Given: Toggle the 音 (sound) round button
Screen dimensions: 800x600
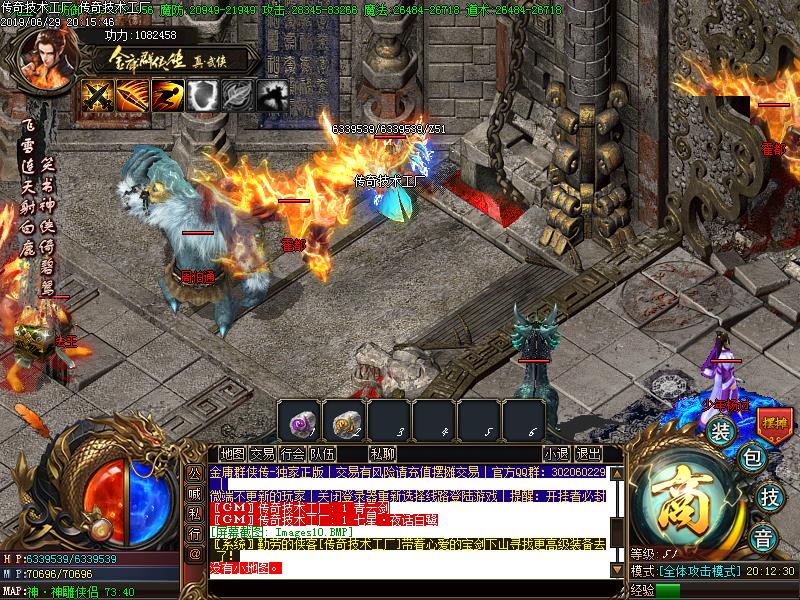Looking at the screenshot, I should 764,534.
